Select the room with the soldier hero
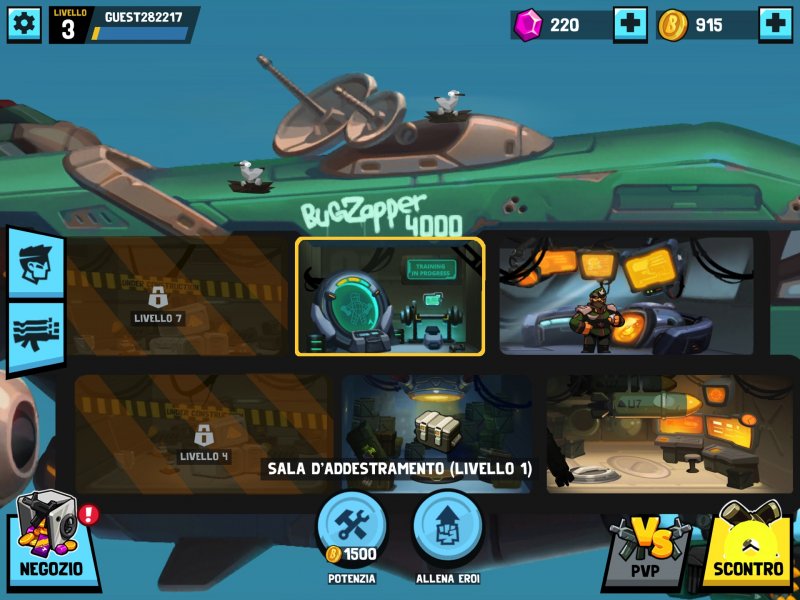This screenshot has width=800, height=600. pyautogui.click(x=627, y=296)
